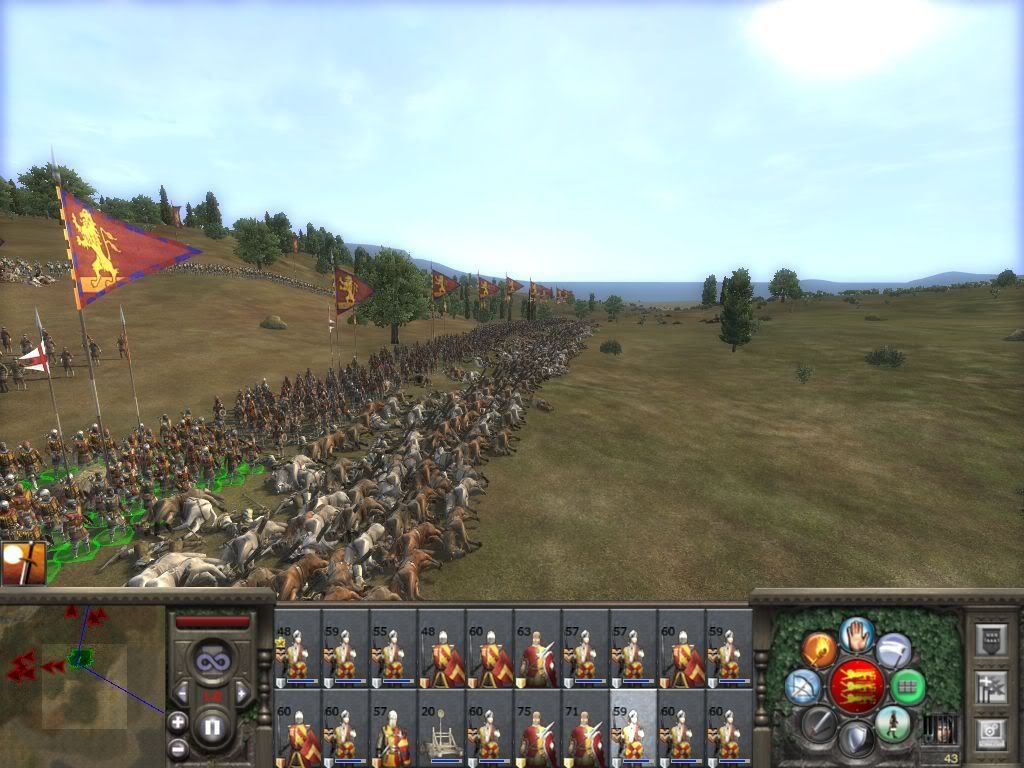Zoom in the minimap
The width and height of the screenshot is (1024, 768).
pos(178,721)
